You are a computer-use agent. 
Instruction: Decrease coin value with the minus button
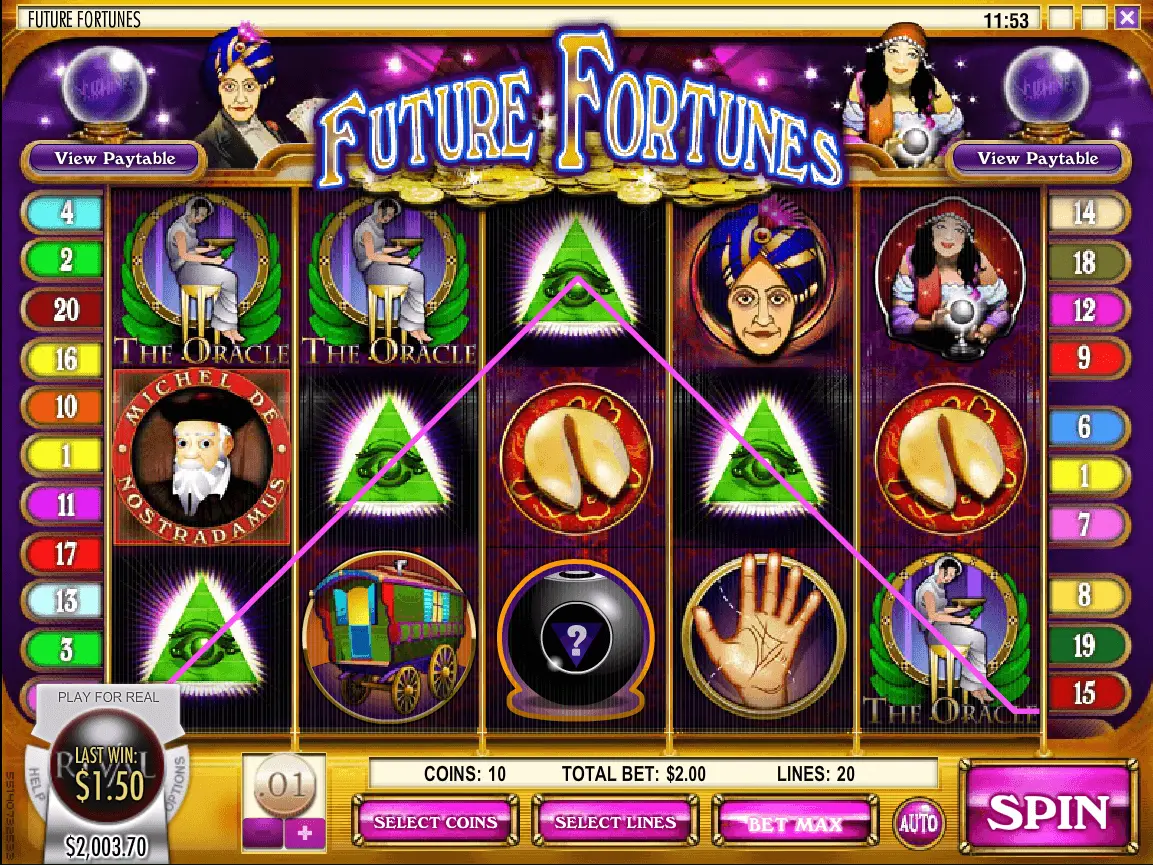262,832
